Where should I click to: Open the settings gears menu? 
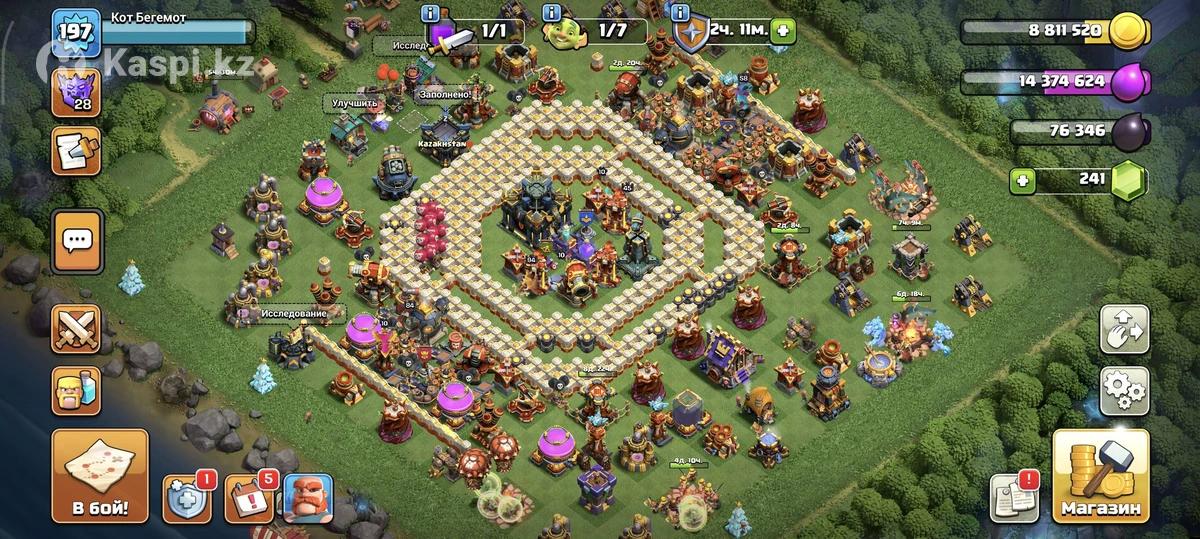click(x=1124, y=390)
